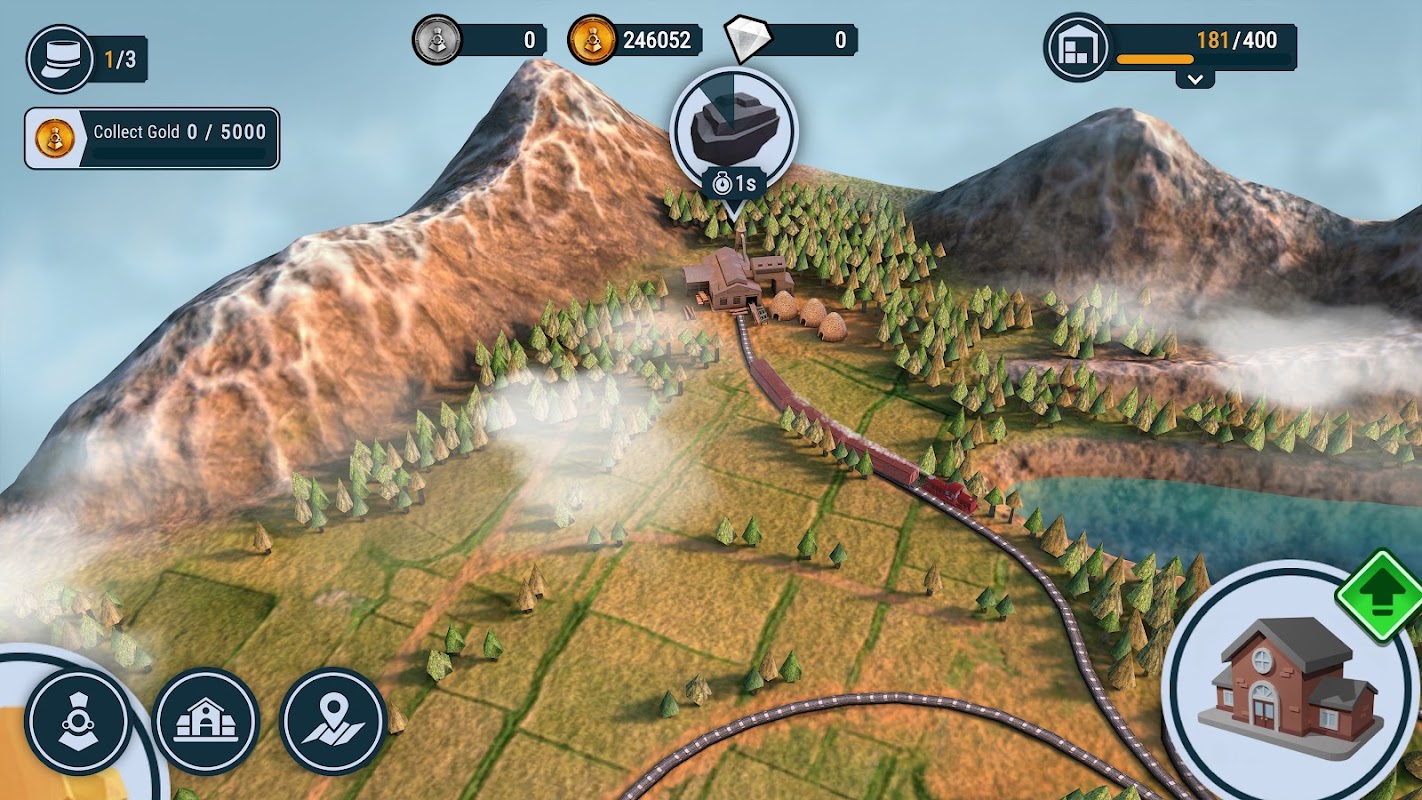Select the silver coin currency counter
Image resolution: width=1422 pixels, height=800 pixels.
pyautogui.click(x=480, y=40)
